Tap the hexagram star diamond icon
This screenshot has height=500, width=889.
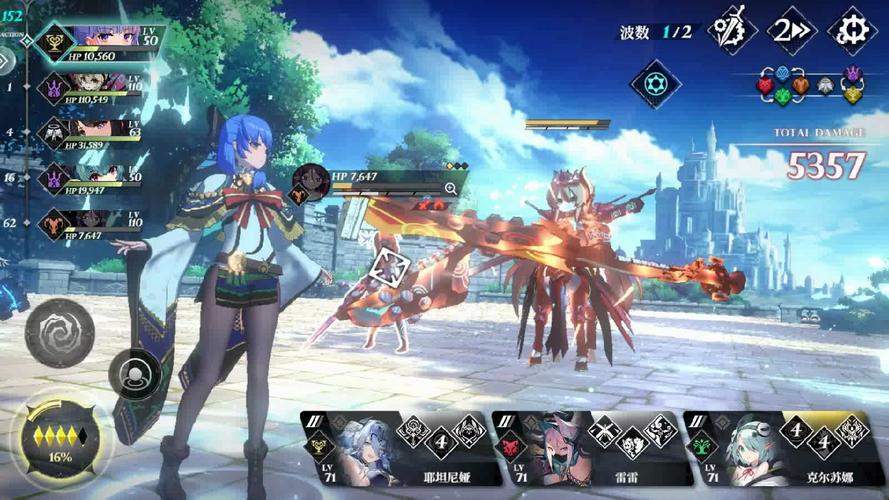tap(655, 82)
